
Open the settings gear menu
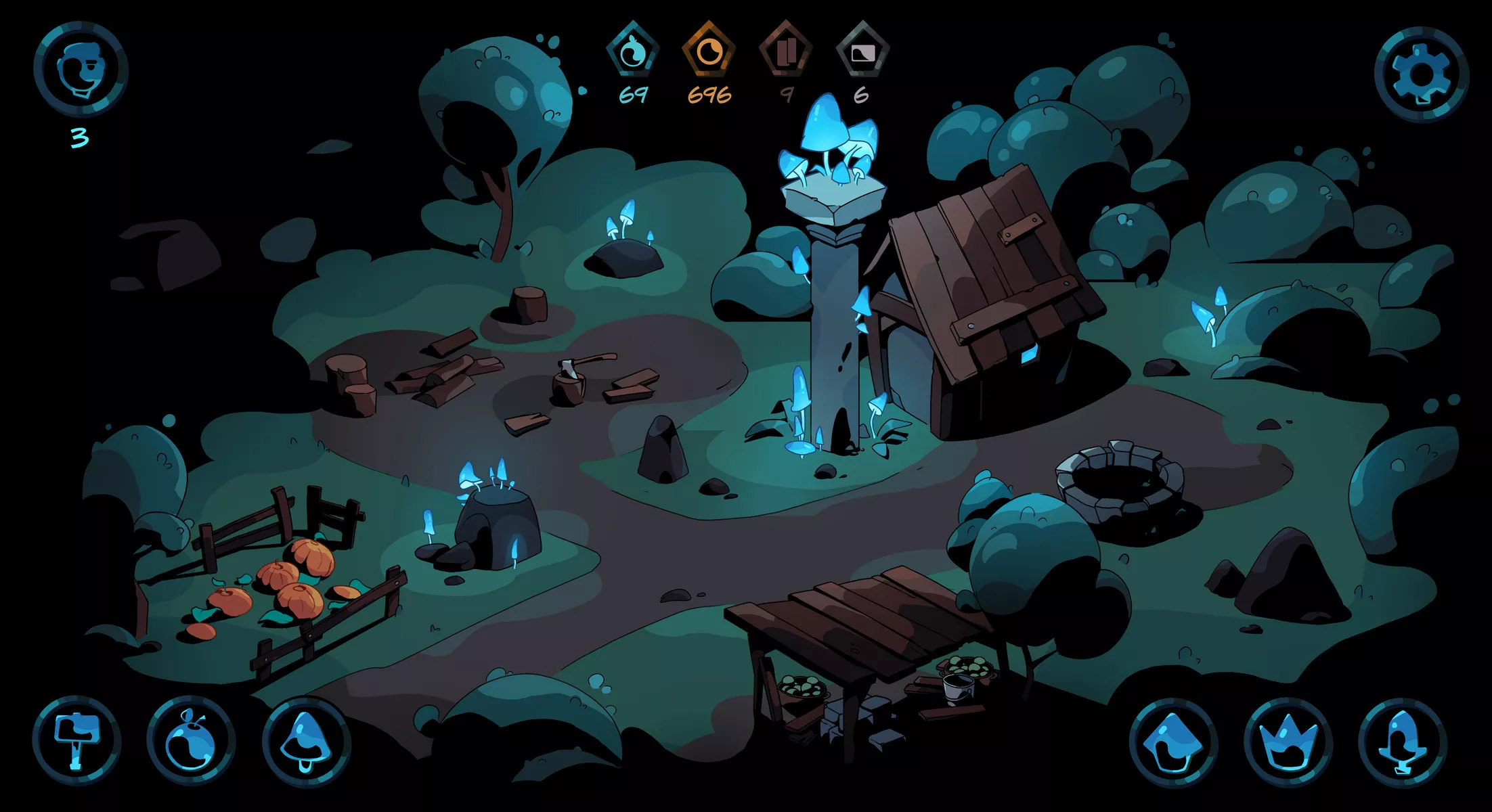point(1421,73)
